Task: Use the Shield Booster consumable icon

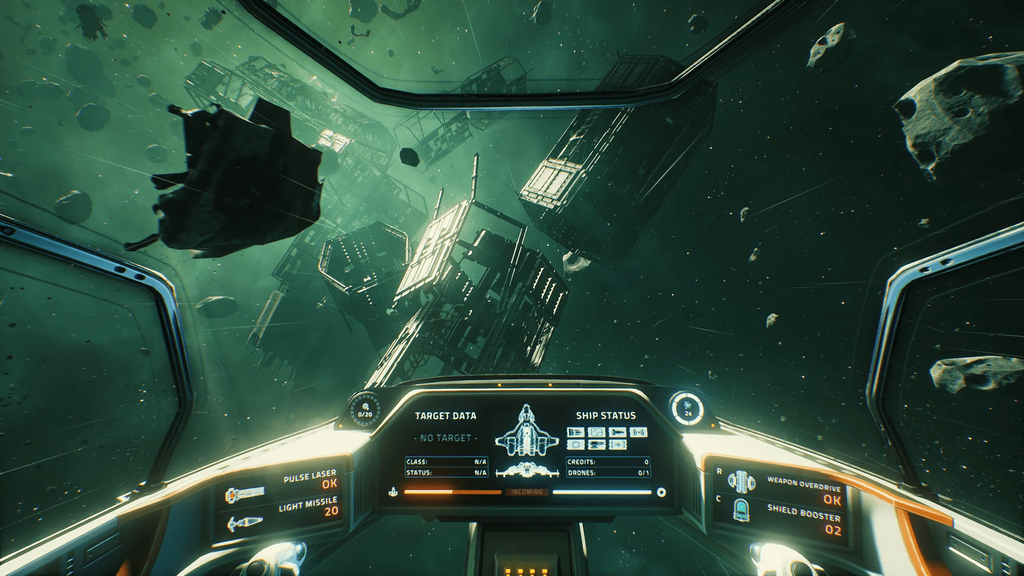Action: pyautogui.click(x=741, y=510)
